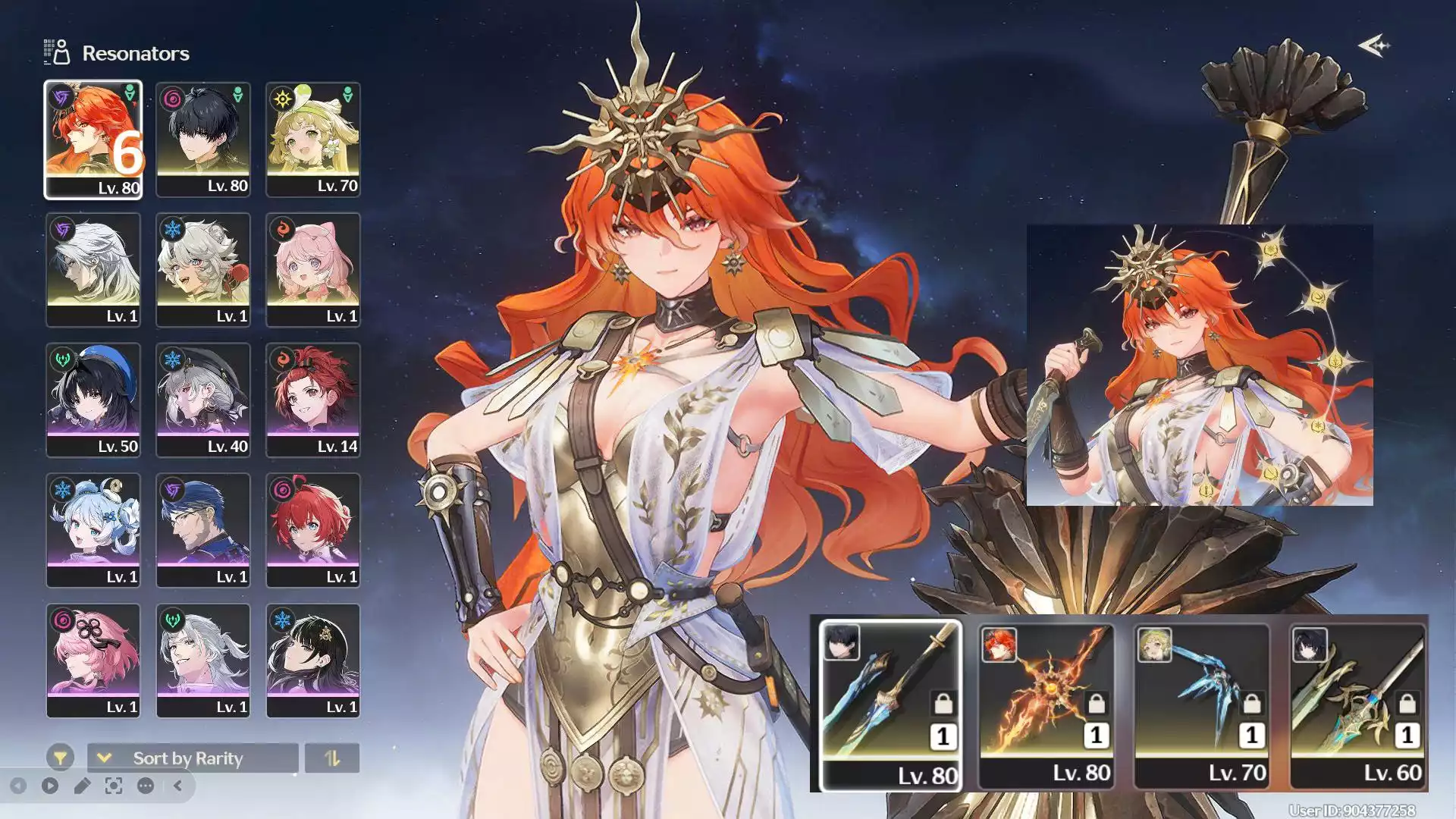
Task: Select the orange-haired Lv. 80 resonator tile
Action: (93, 140)
